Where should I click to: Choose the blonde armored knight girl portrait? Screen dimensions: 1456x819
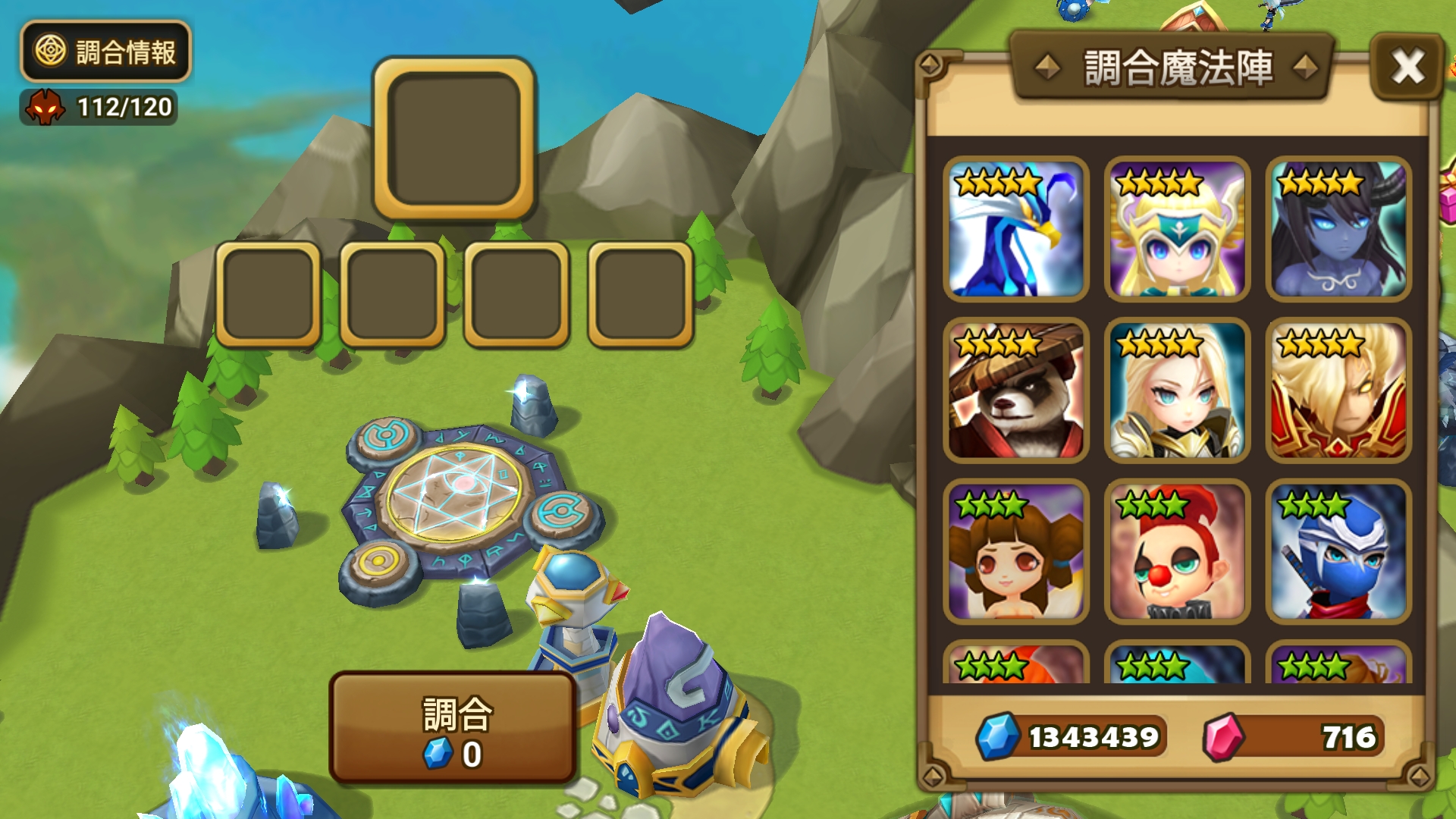click(1177, 391)
